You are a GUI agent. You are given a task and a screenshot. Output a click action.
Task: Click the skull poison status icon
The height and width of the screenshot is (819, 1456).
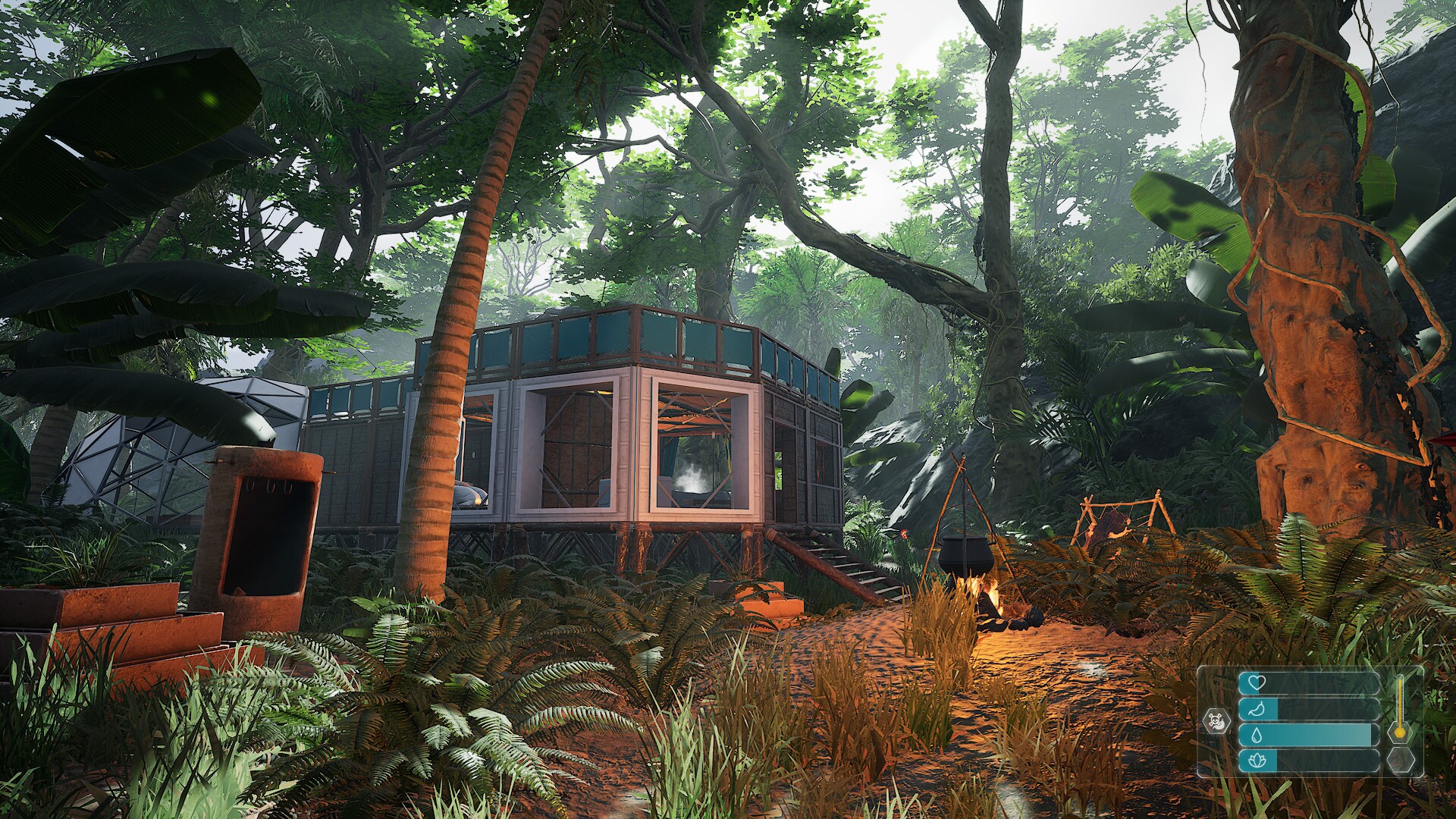1216,720
